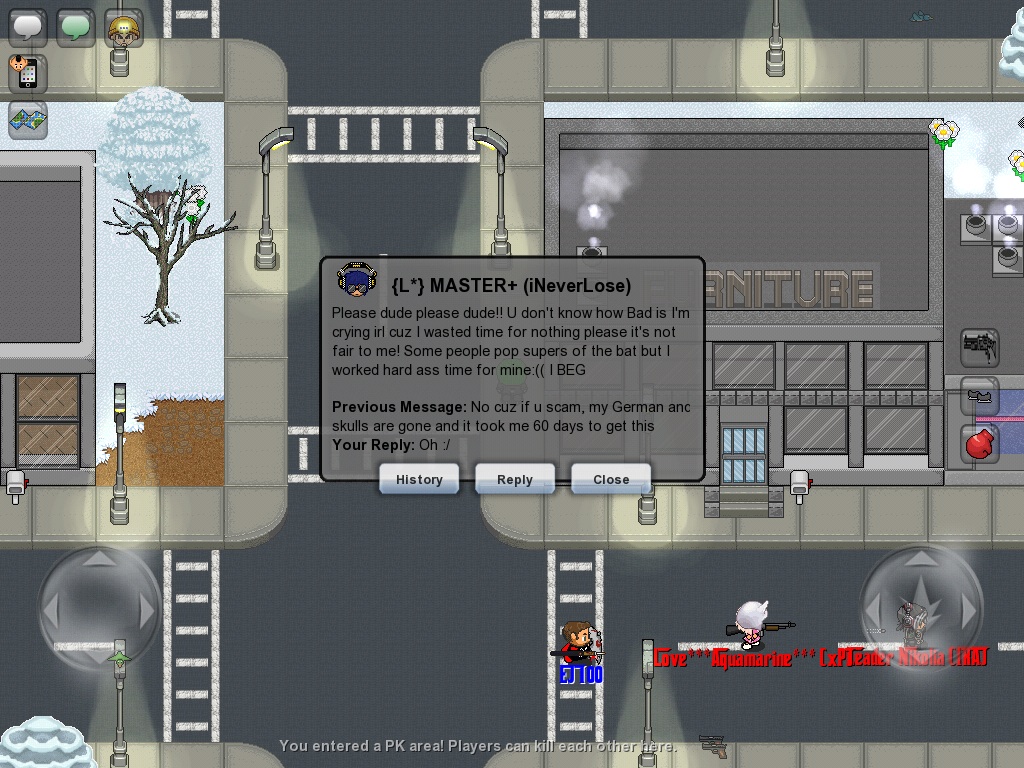The height and width of the screenshot is (768, 1024).
Task: Reply to MASTER+'s message
Action: tap(515, 479)
